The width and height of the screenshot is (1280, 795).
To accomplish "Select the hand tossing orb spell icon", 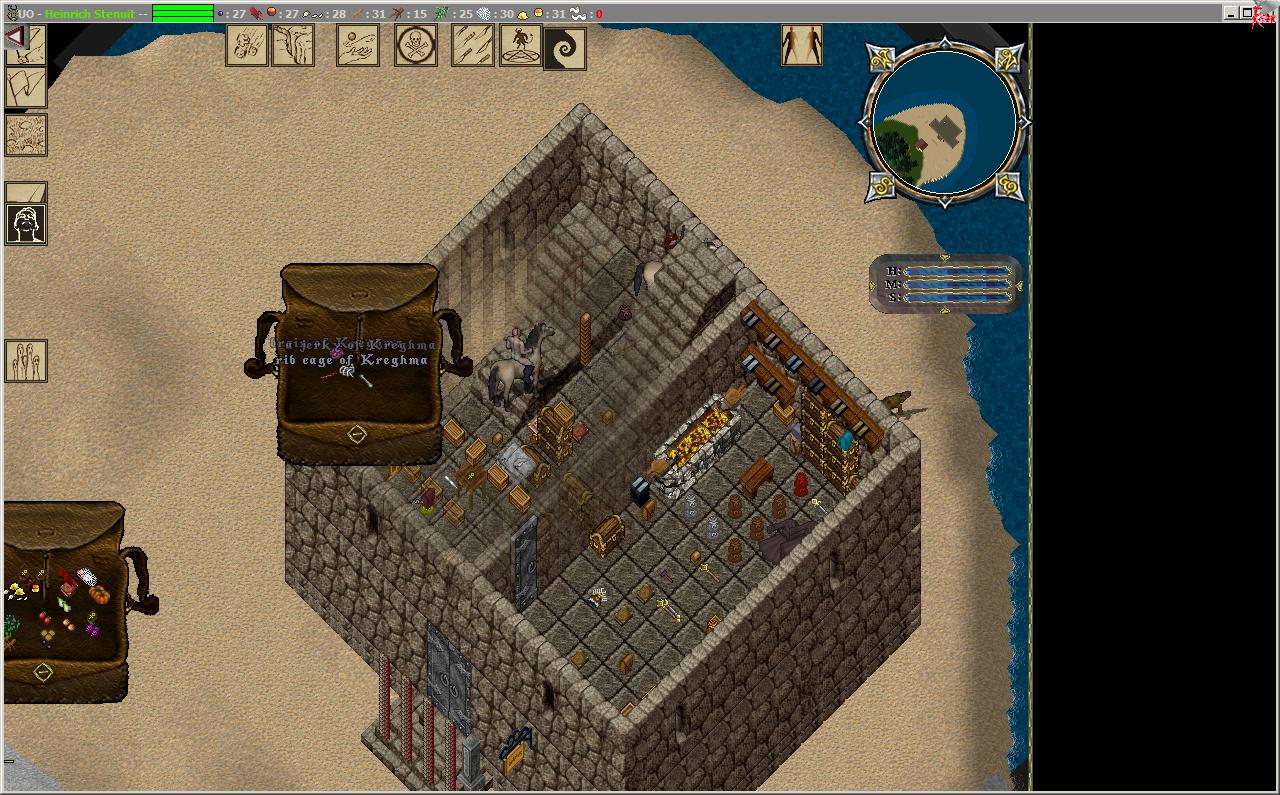I will click(357, 45).
